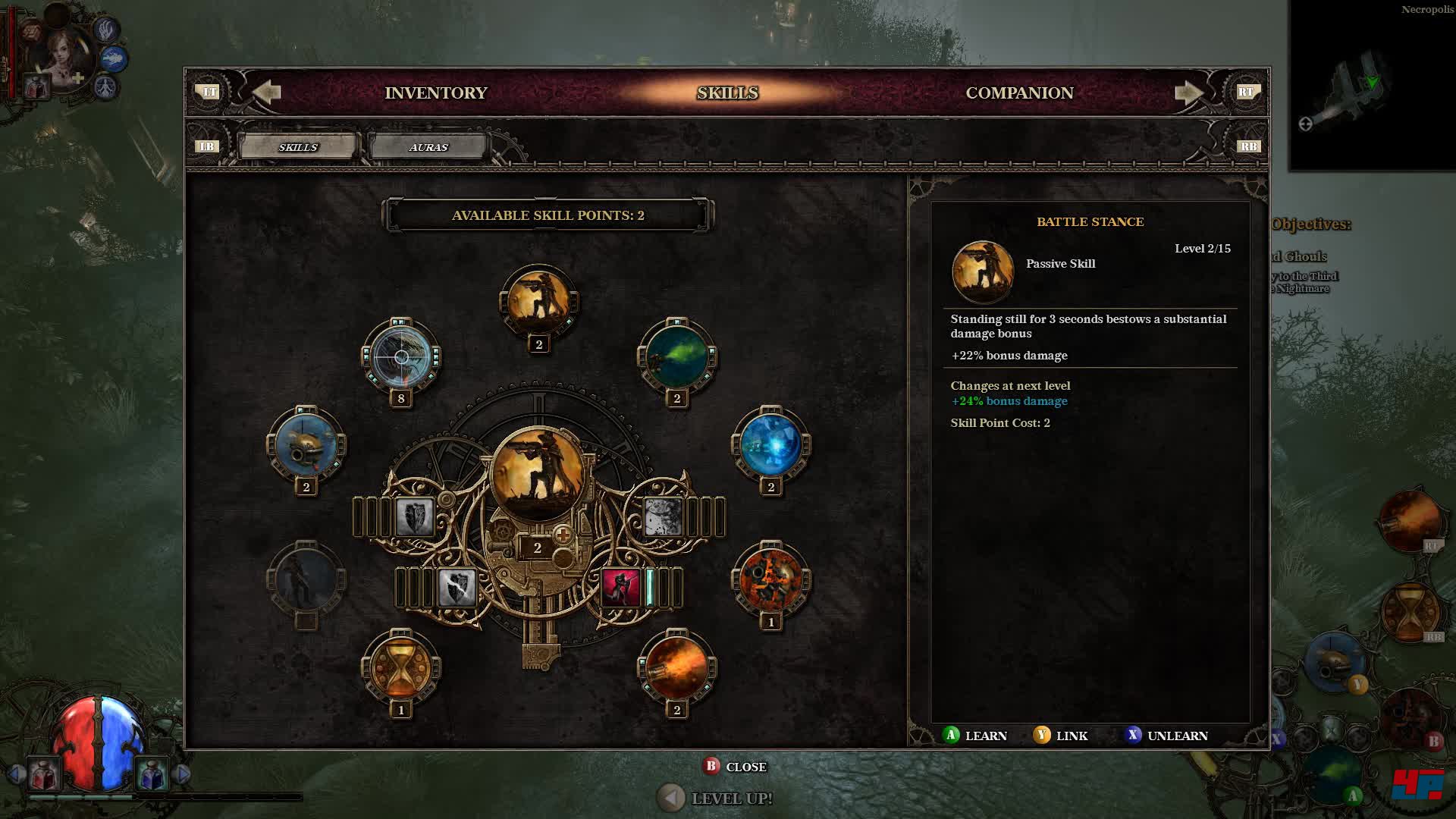This screenshot has height=819, width=1456.
Task: Select the green explosion skill
Action: click(x=676, y=356)
